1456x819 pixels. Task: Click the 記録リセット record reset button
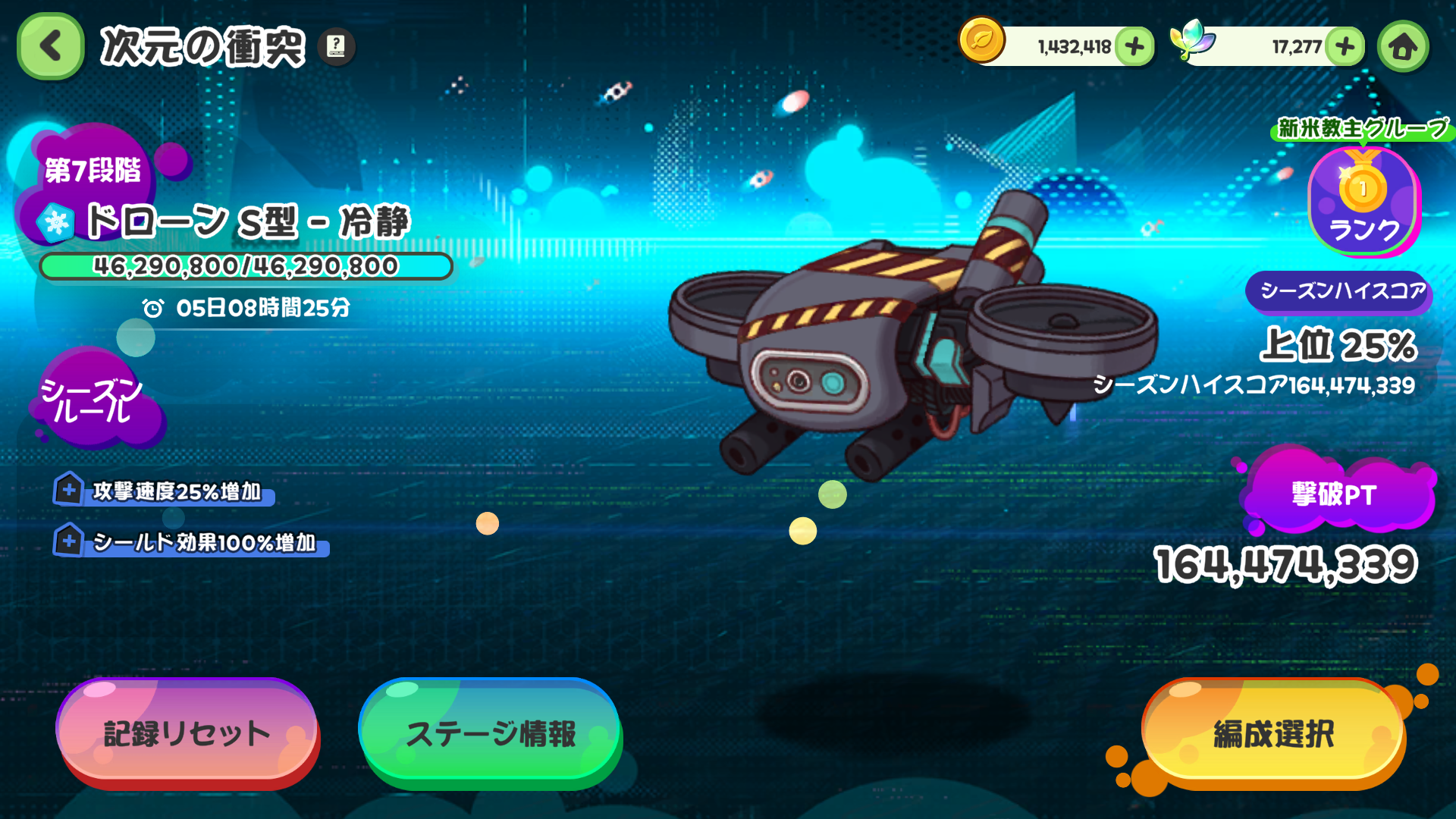187,732
